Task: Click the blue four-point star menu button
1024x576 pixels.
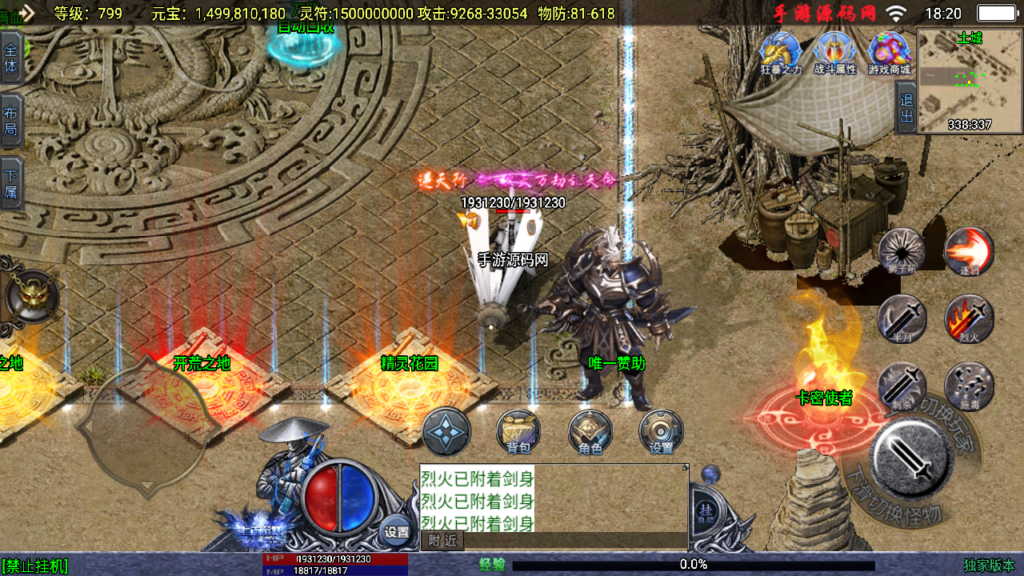Action: pyautogui.click(x=446, y=432)
